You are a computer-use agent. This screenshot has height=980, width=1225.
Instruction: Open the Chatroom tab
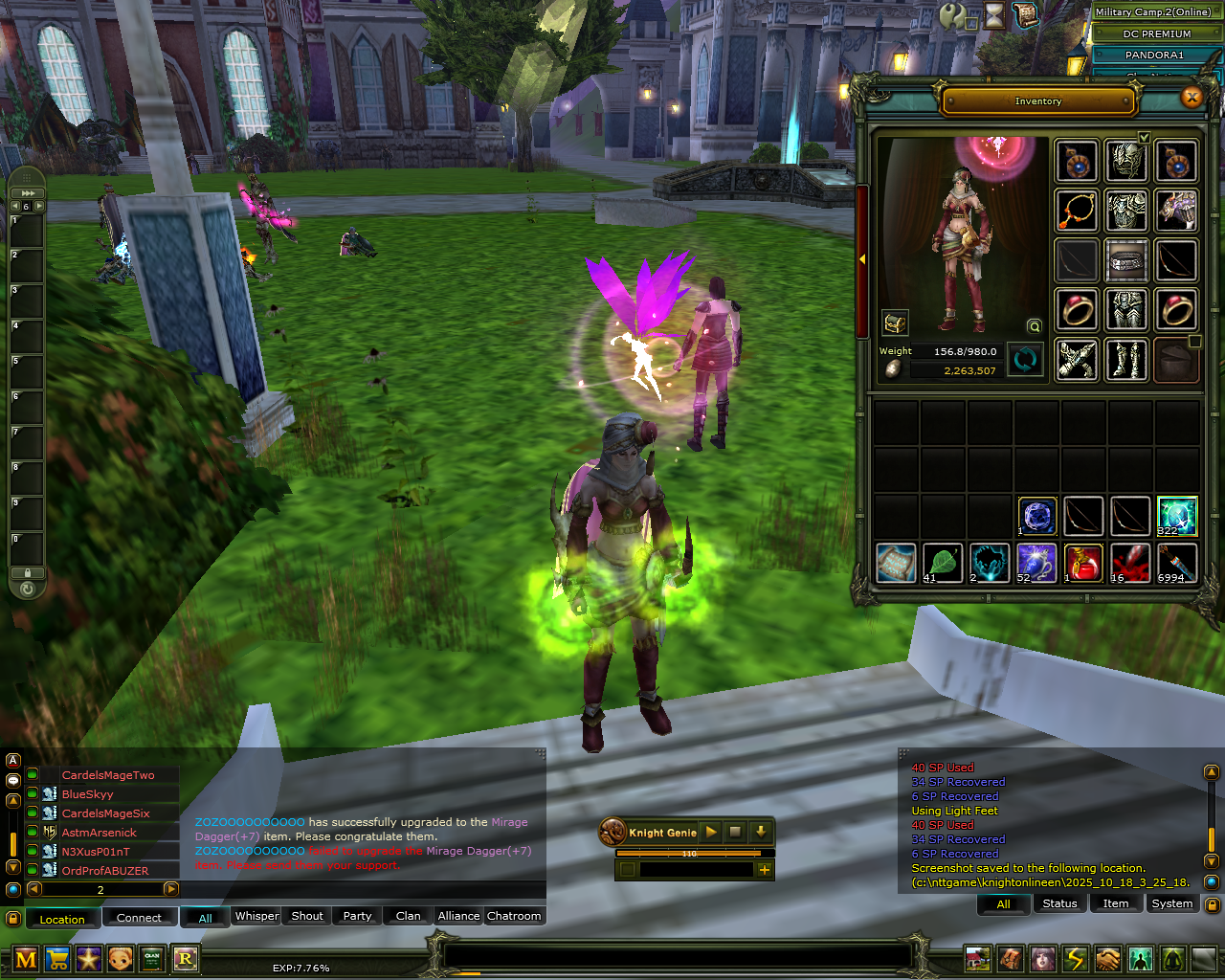(514, 916)
